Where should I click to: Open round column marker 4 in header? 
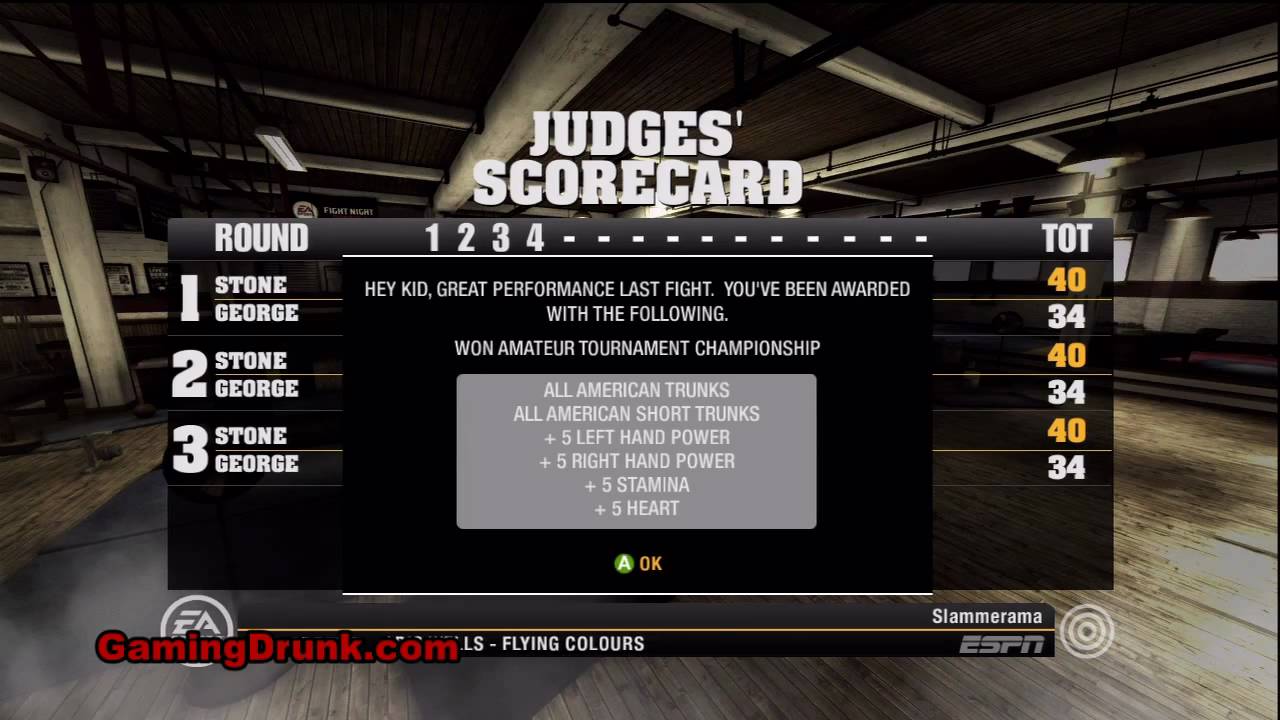[537, 238]
